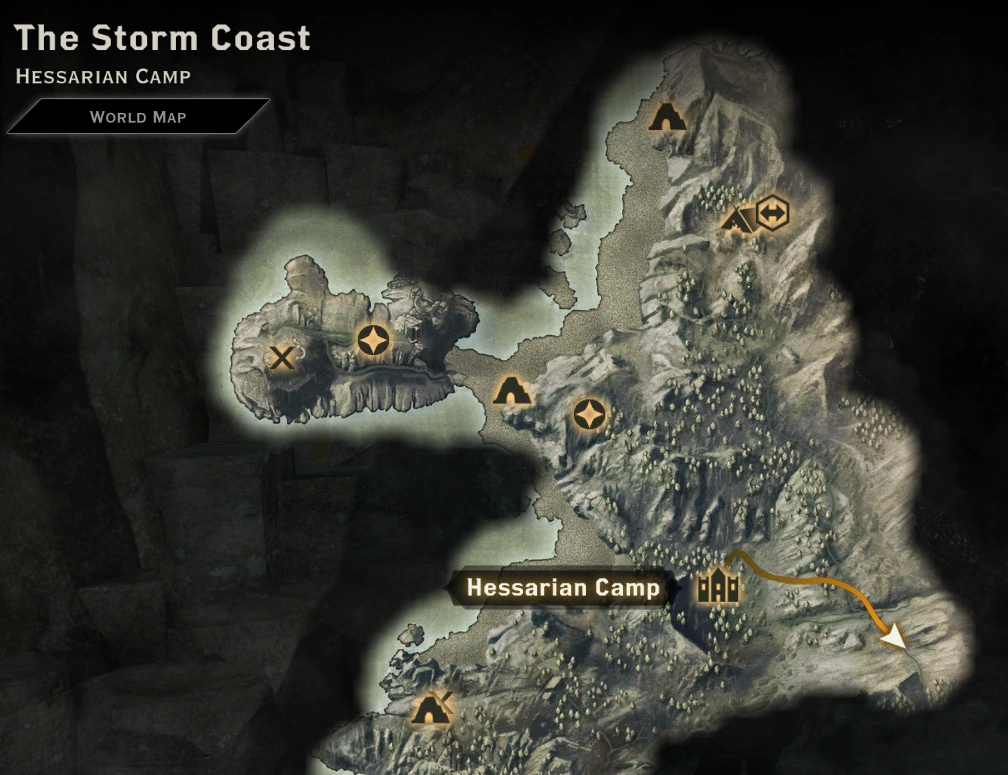Select the tent camp marker
Viewport: 1008px width, 775px height.
738,218
